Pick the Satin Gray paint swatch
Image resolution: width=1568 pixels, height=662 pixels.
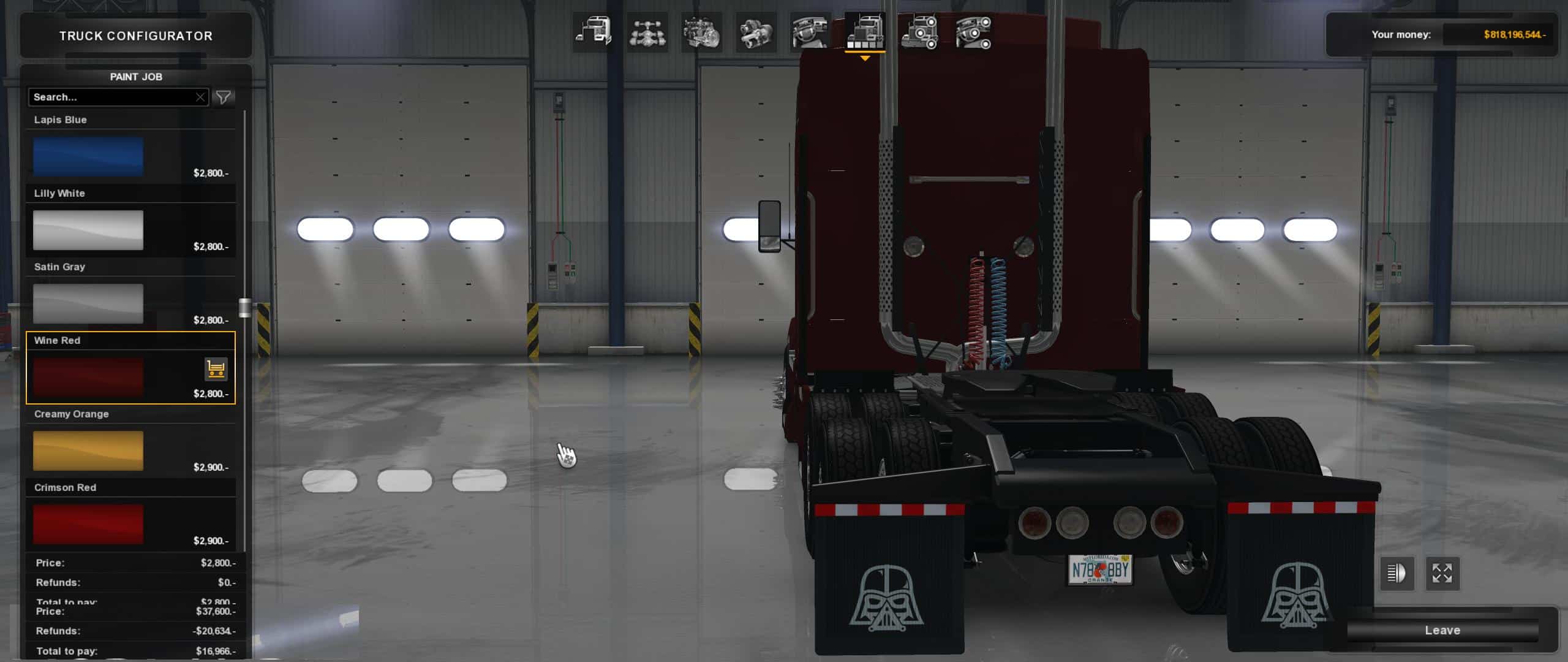88,303
